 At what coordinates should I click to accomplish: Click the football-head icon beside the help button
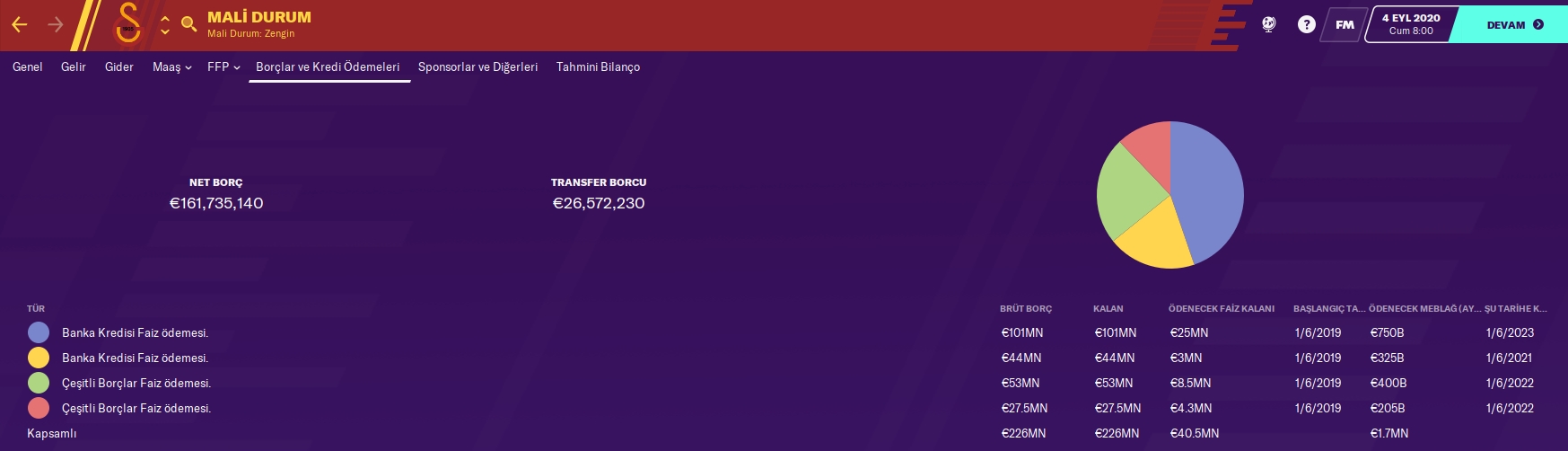pos(1269,25)
